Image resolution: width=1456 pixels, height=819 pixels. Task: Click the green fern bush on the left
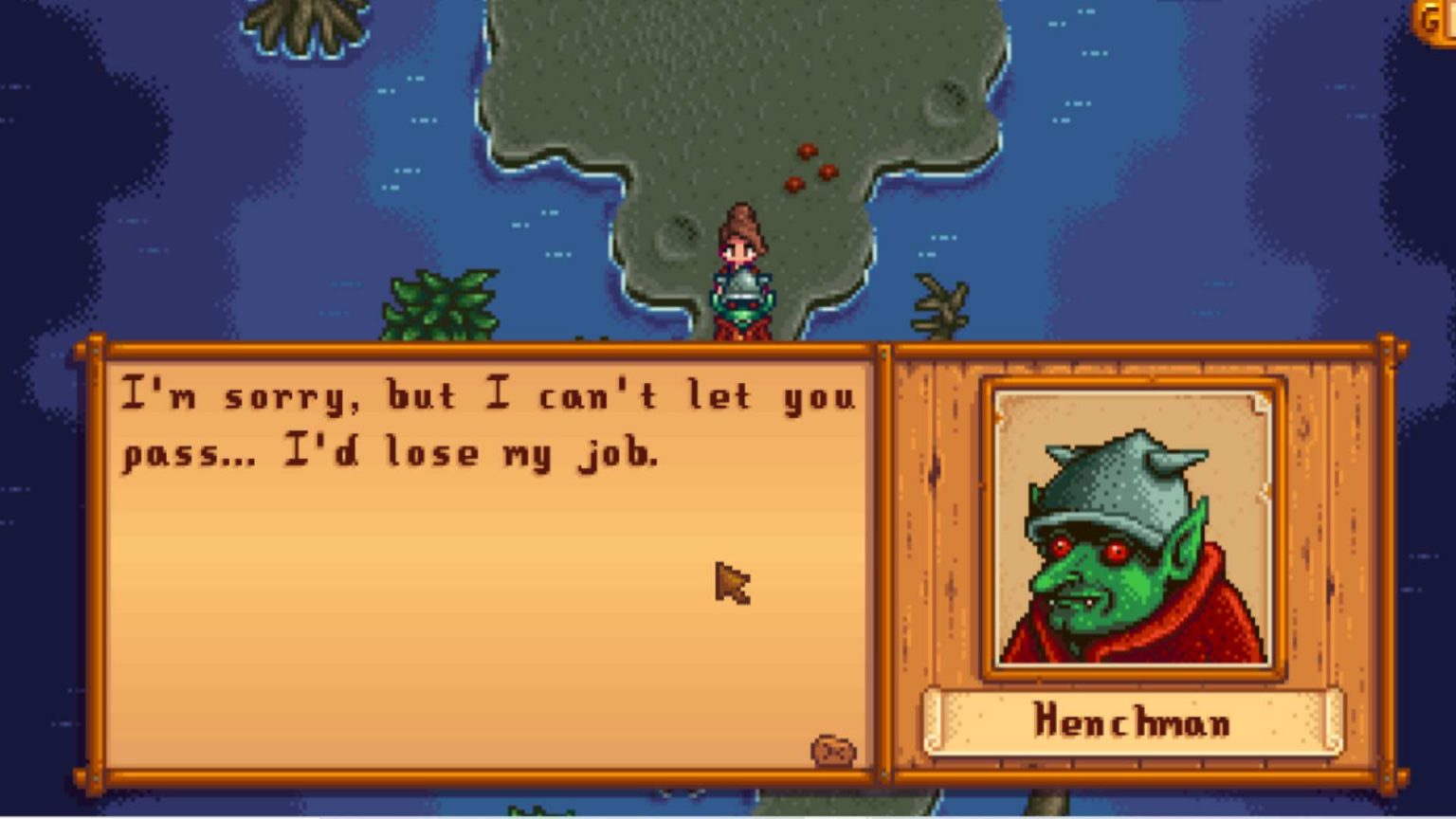point(439,303)
